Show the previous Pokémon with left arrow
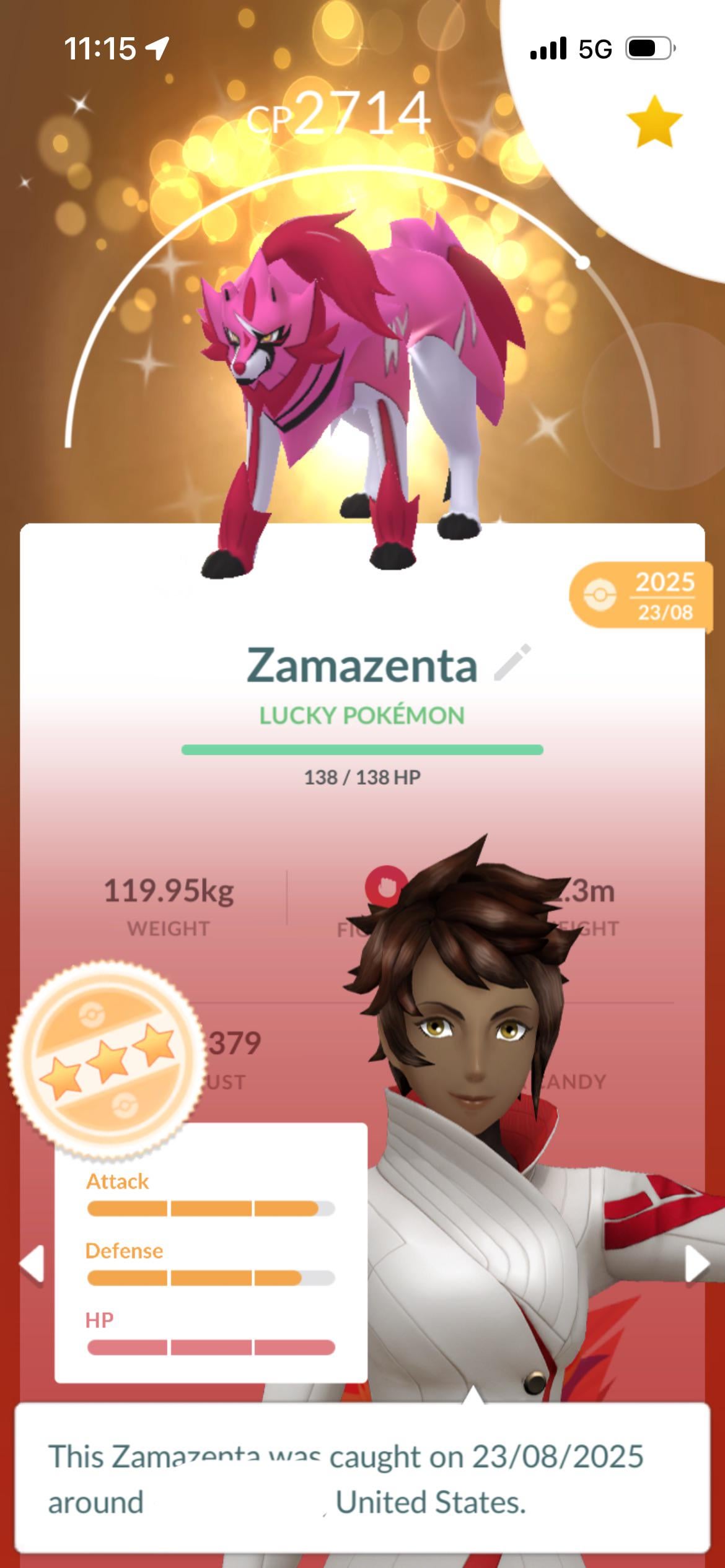This screenshot has height=1568, width=725. [x=32, y=1263]
